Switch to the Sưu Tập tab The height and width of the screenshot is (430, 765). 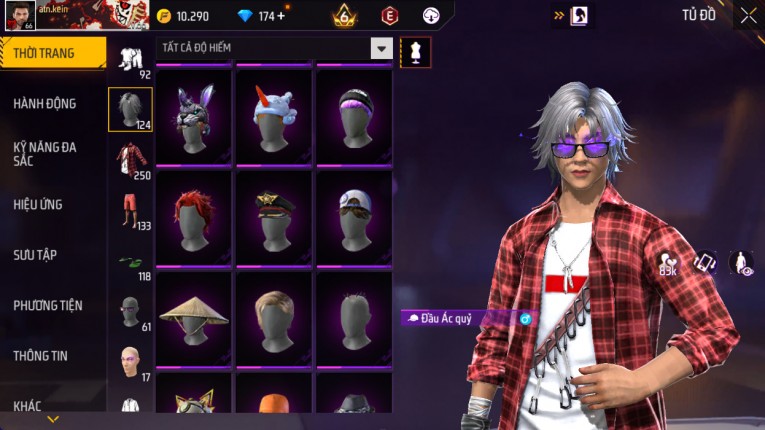point(35,255)
